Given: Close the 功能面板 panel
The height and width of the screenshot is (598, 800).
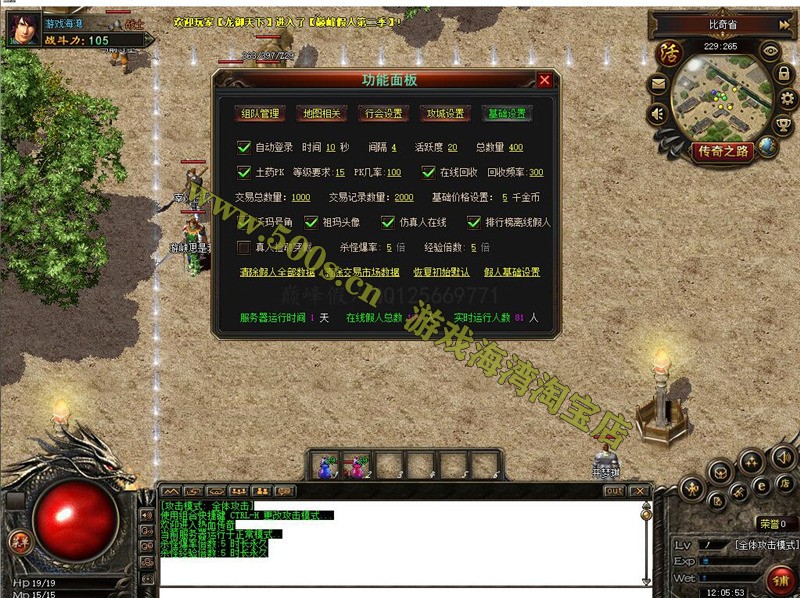Looking at the screenshot, I should (x=544, y=80).
